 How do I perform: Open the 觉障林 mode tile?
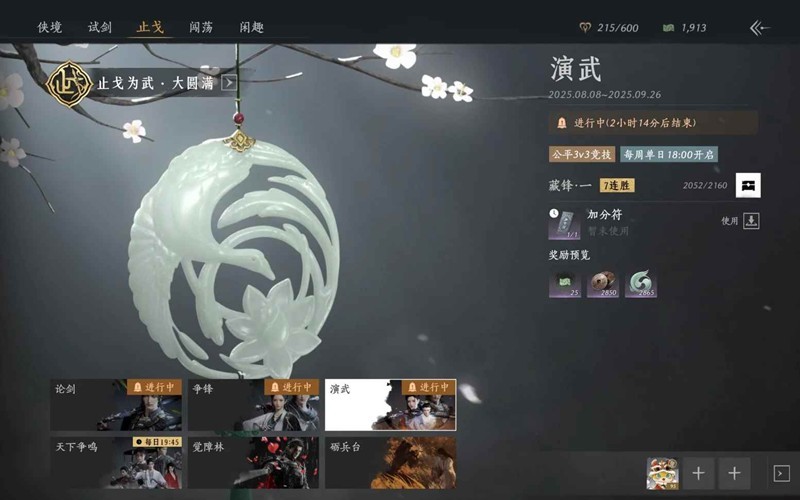[x=254, y=462]
